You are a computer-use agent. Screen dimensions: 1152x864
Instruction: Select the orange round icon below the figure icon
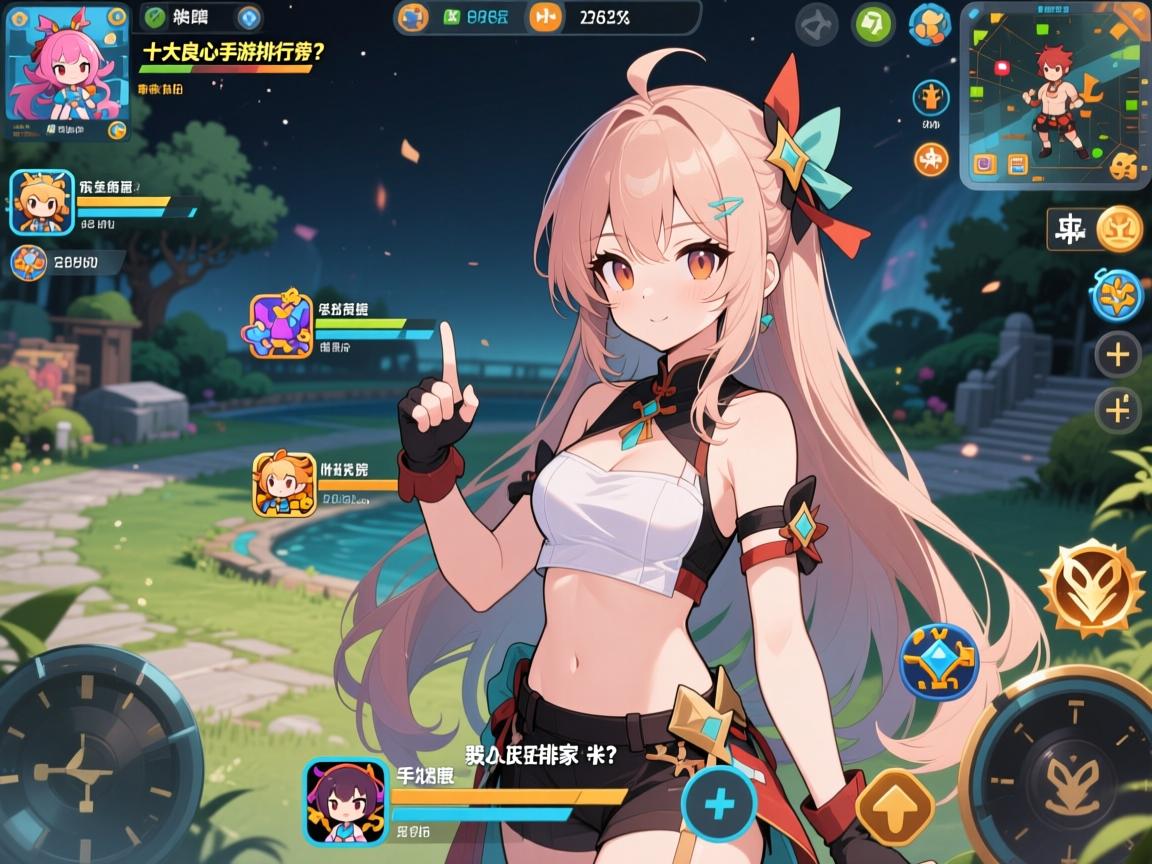coord(931,159)
